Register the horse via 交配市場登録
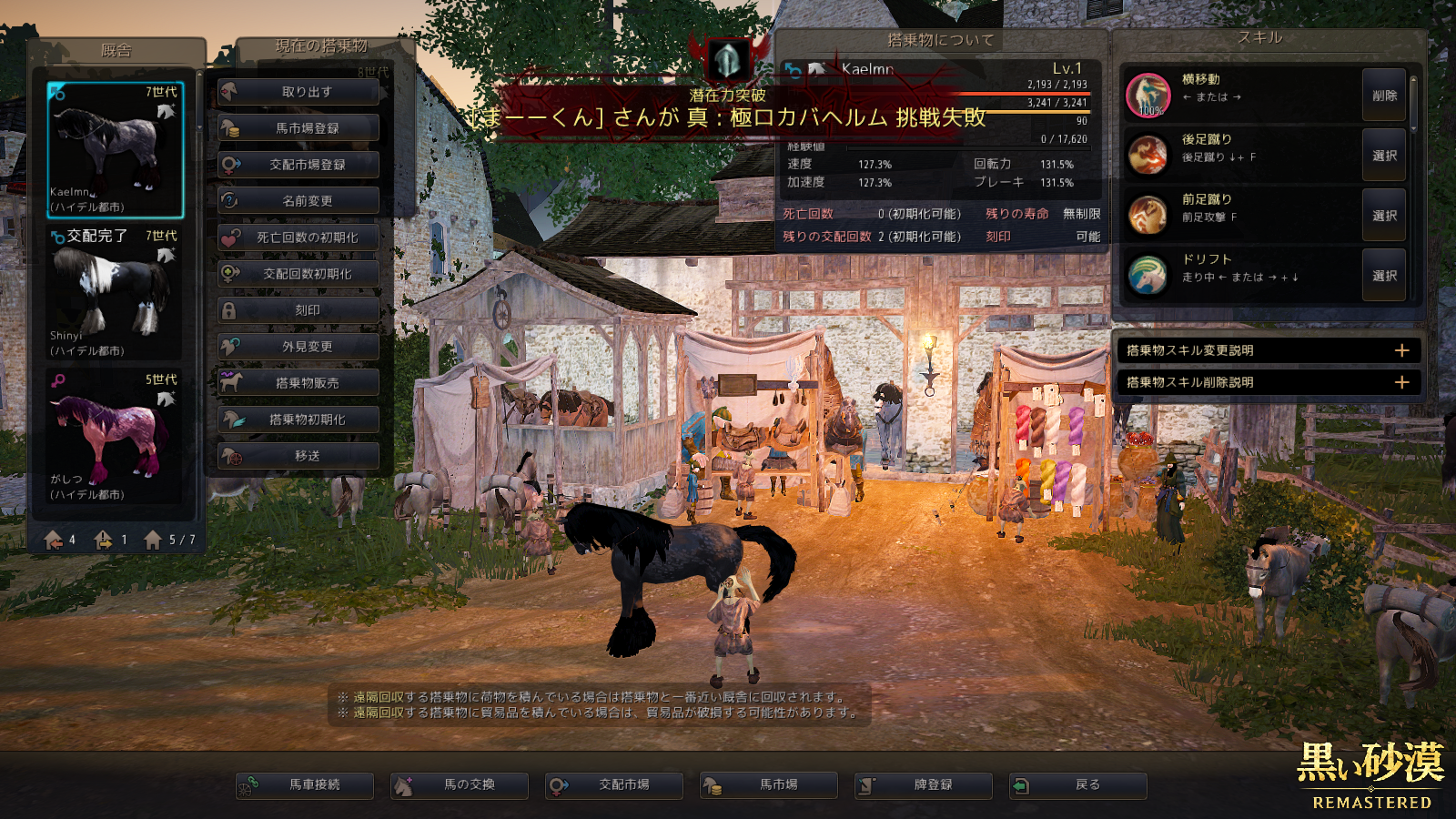Screen dimensions: 1456x819 (298, 165)
